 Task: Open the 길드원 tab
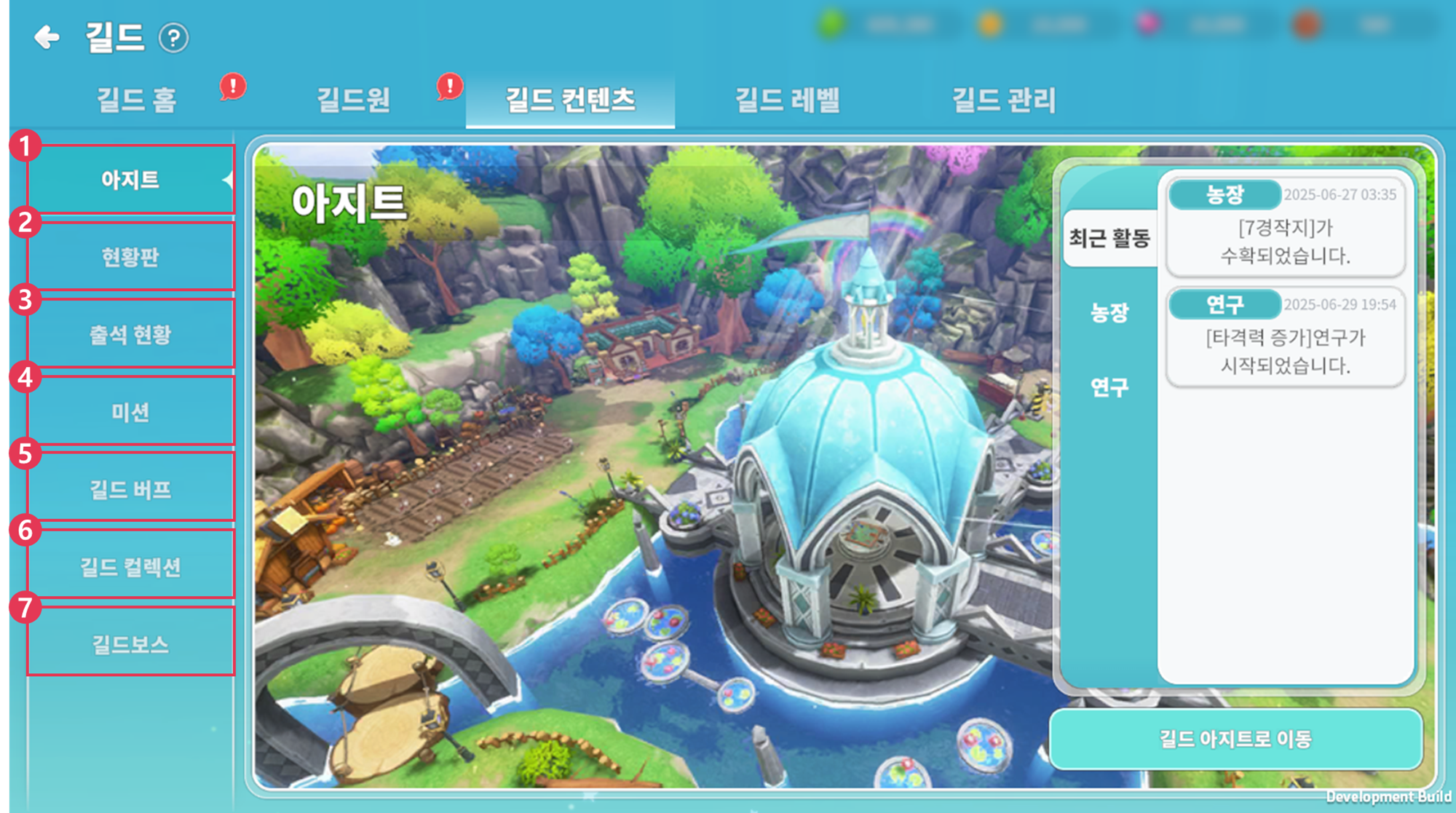[354, 100]
